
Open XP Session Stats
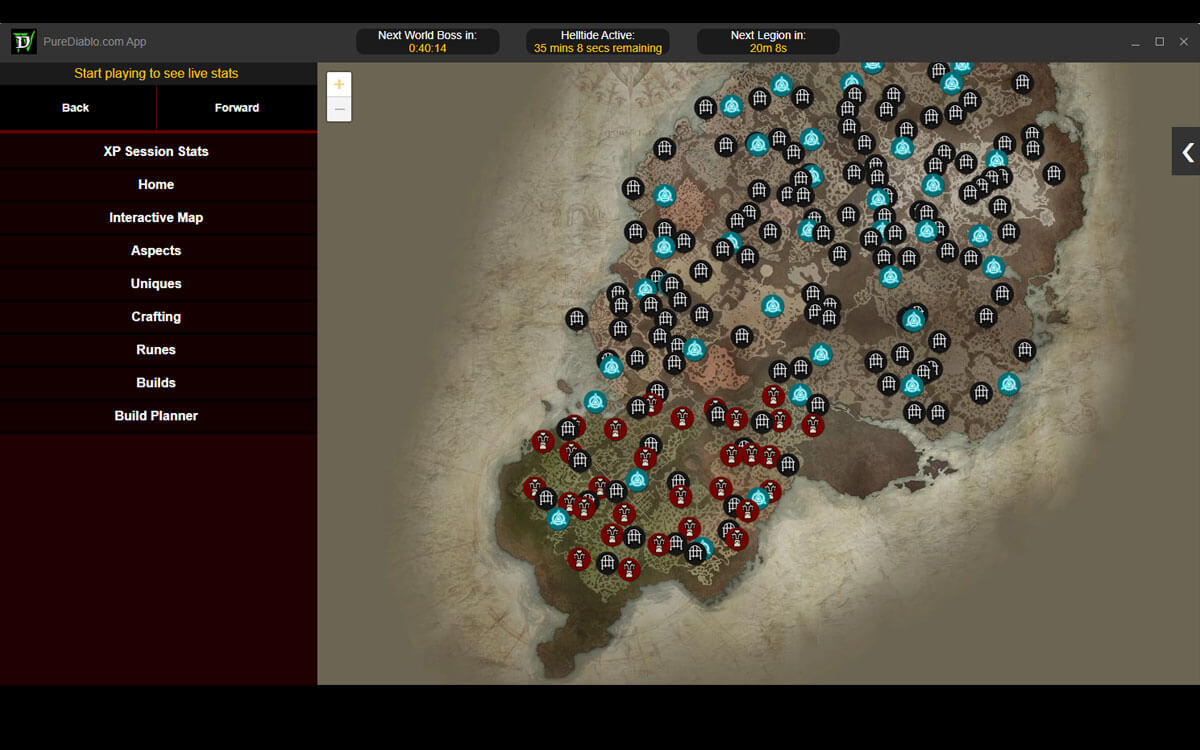coord(156,151)
